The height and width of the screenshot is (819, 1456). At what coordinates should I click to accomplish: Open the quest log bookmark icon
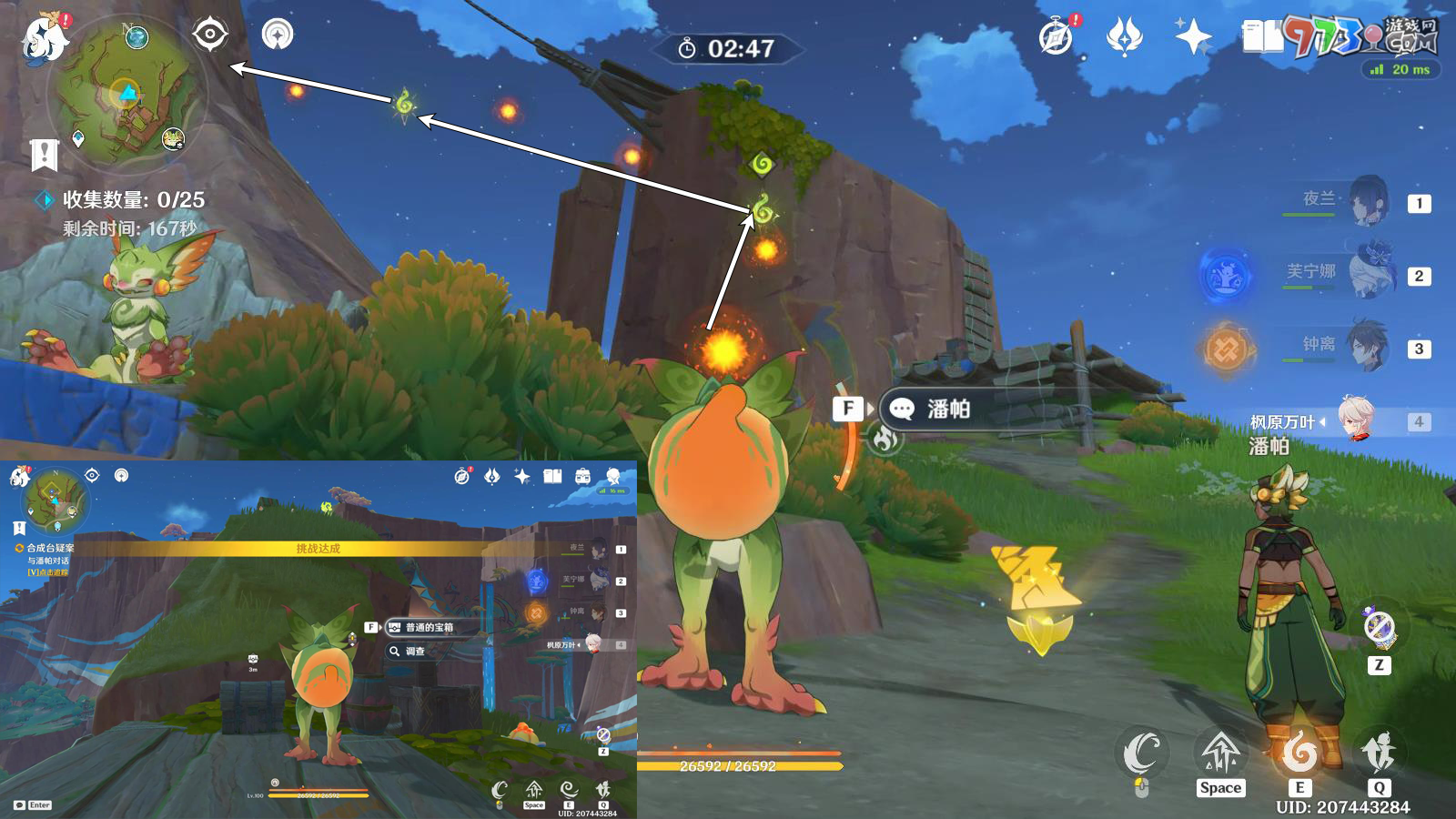click(x=44, y=155)
